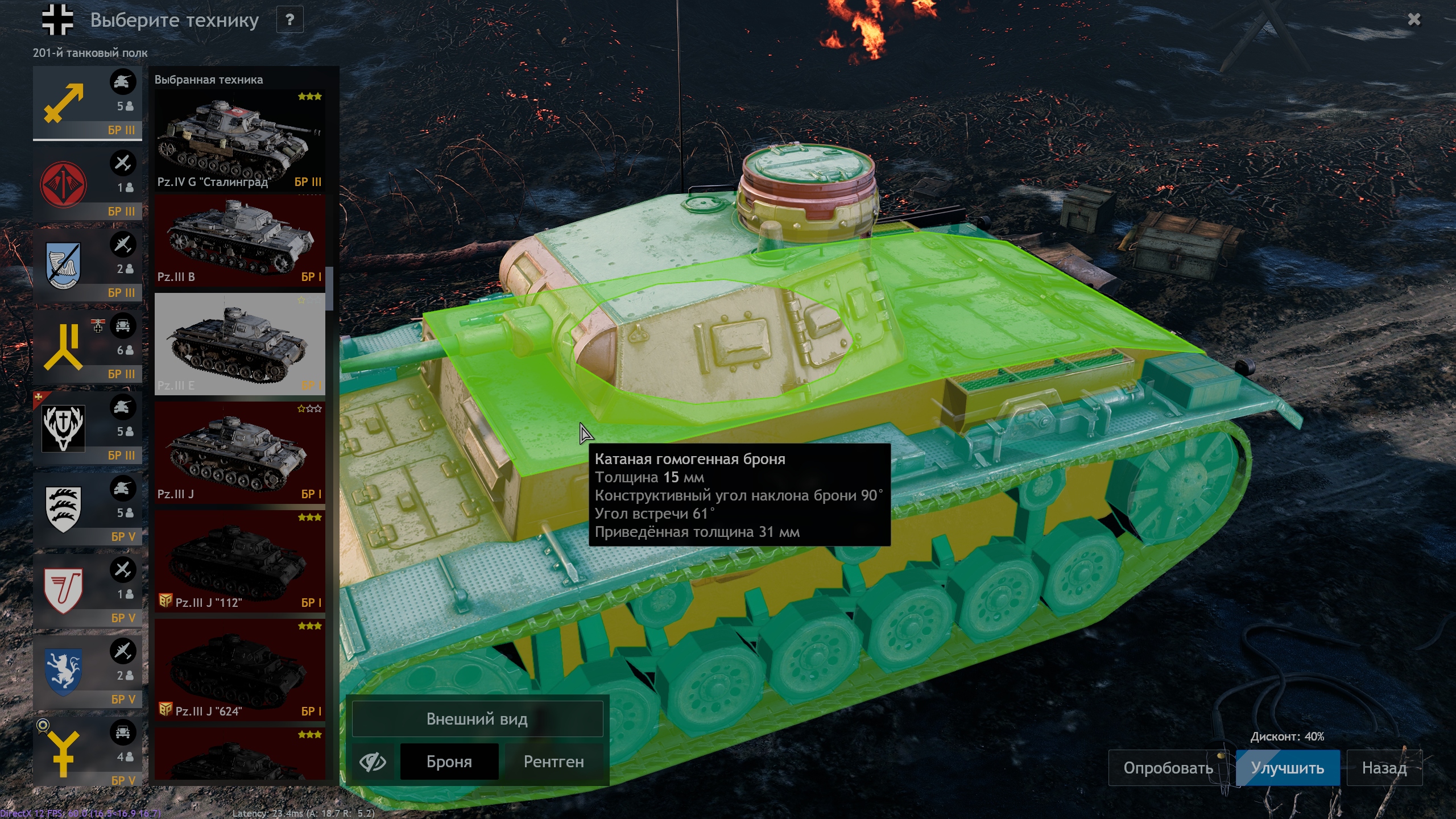Upgrade the vehicle with Улучшить

click(1287, 768)
